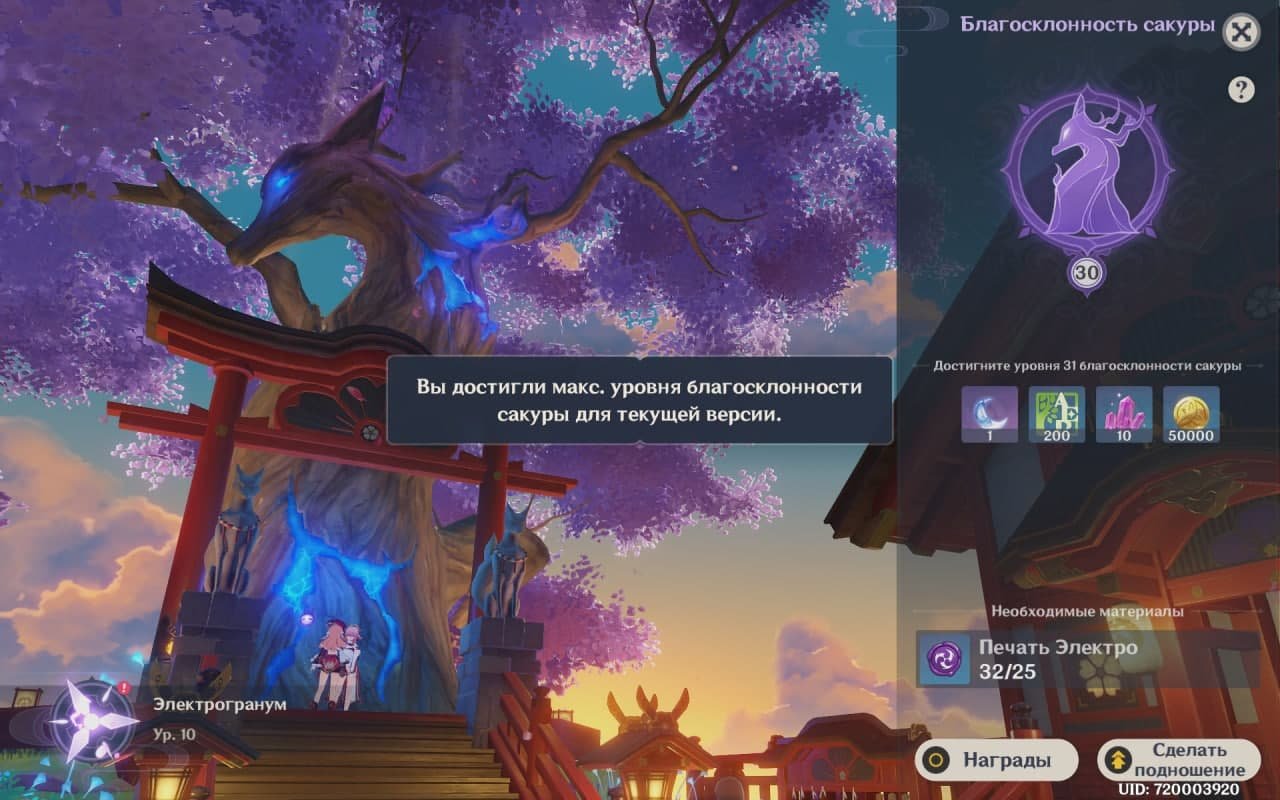Inspect the 200 adventure experience reward
1280x800 pixels.
(1057, 414)
